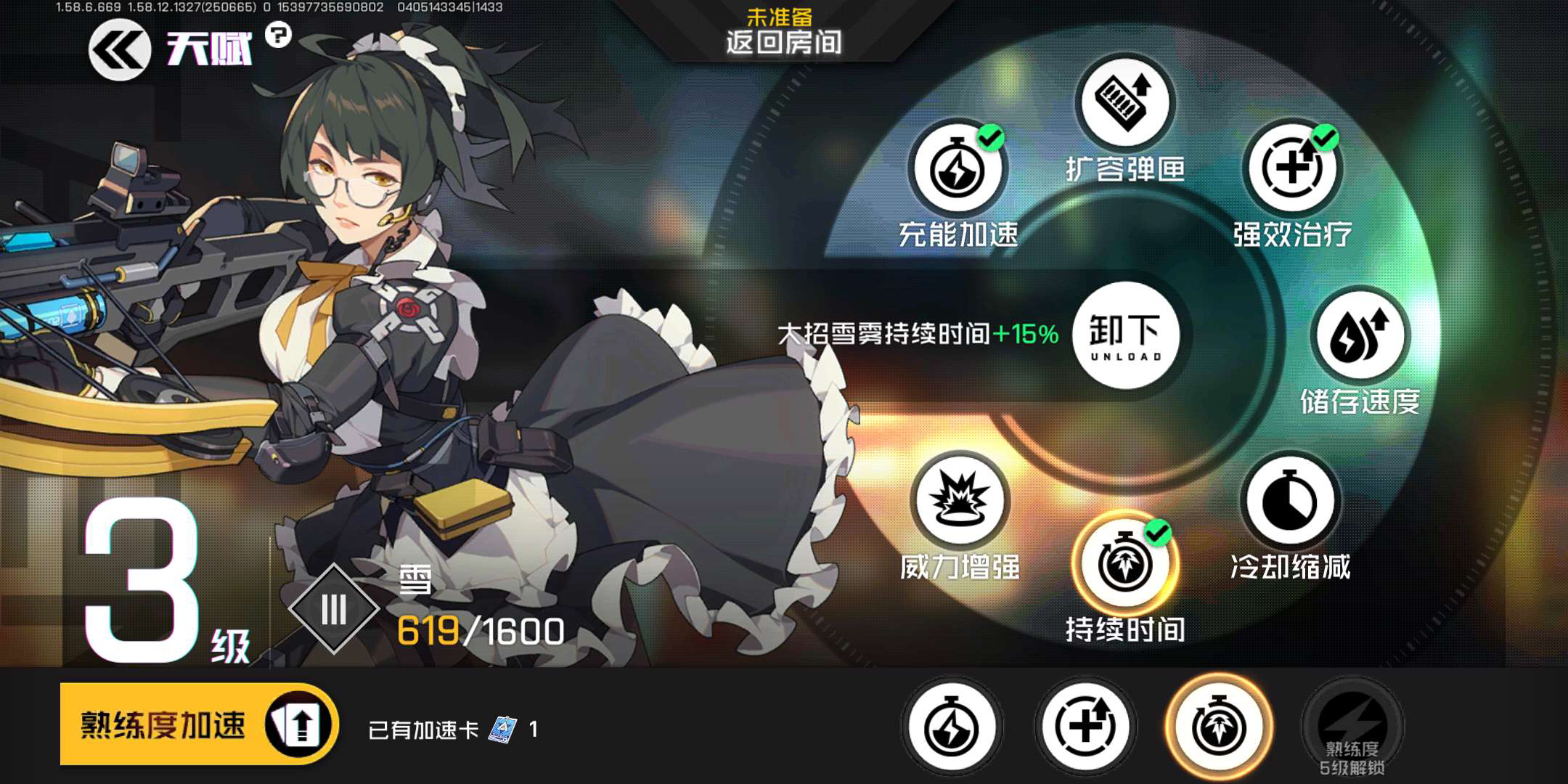Open the talent help question mark

[277, 34]
